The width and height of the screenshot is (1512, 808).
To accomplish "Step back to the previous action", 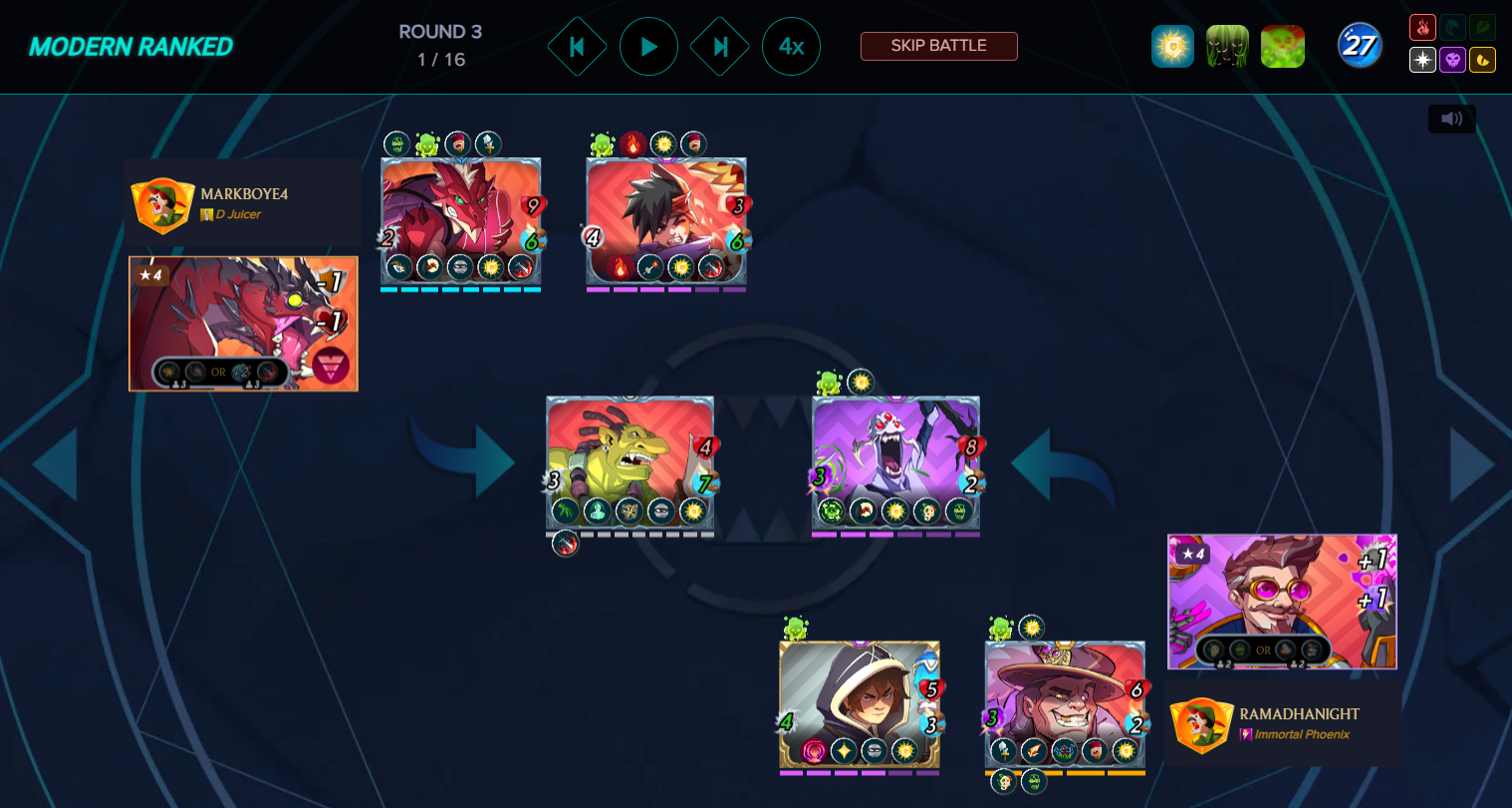I will point(577,47).
